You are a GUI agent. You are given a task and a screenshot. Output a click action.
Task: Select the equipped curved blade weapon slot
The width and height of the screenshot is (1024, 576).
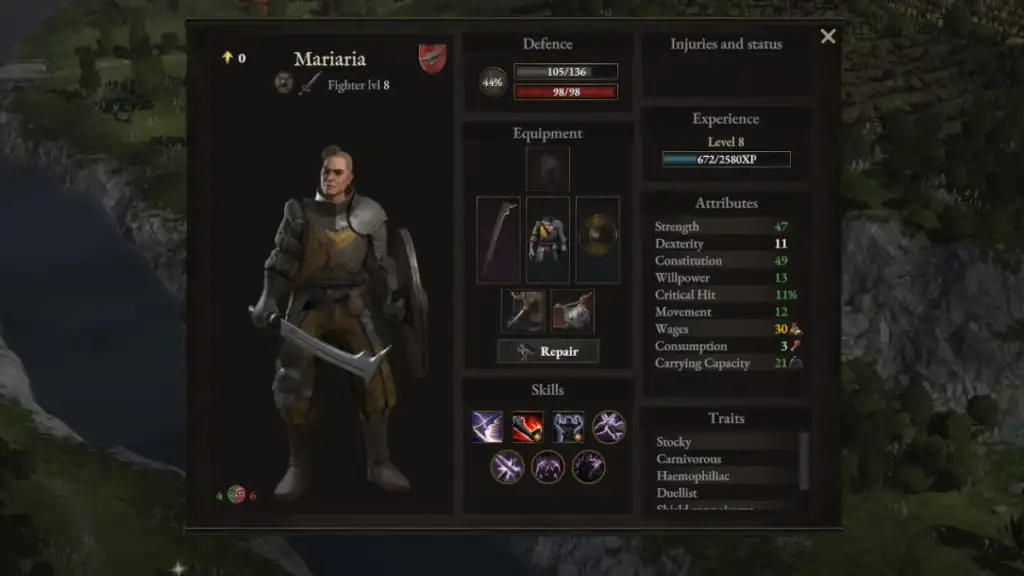(x=498, y=240)
